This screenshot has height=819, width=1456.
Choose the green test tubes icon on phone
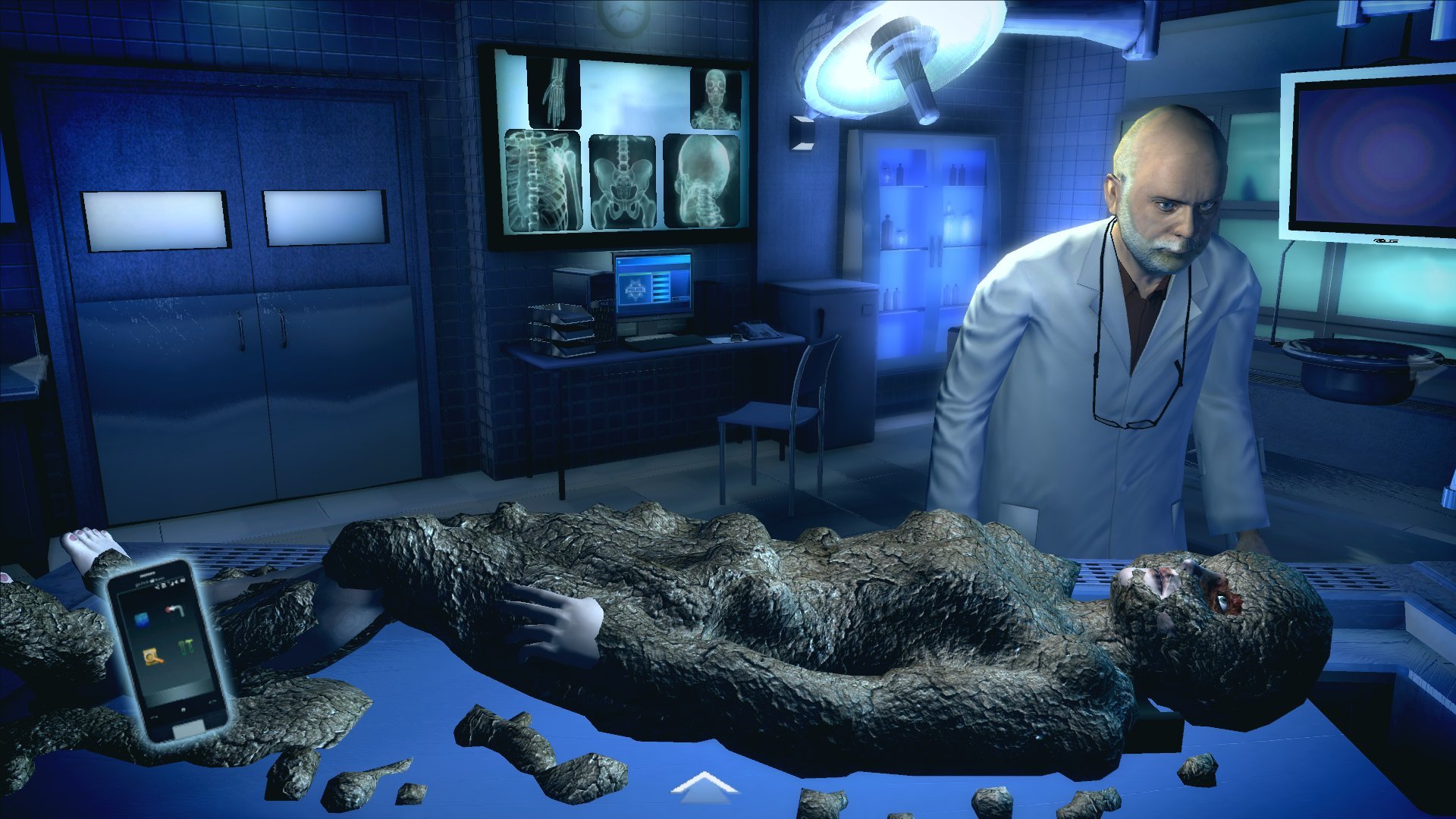(187, 647)
